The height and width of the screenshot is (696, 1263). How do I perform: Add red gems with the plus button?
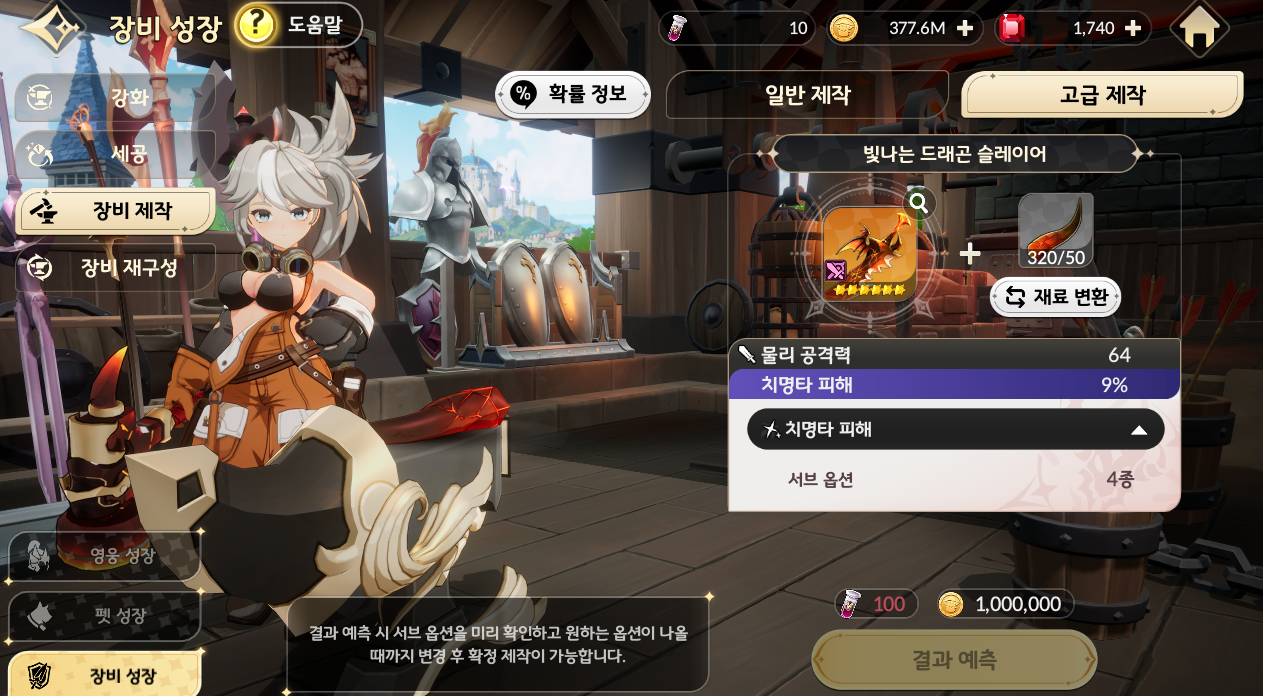pos(1133,28)
